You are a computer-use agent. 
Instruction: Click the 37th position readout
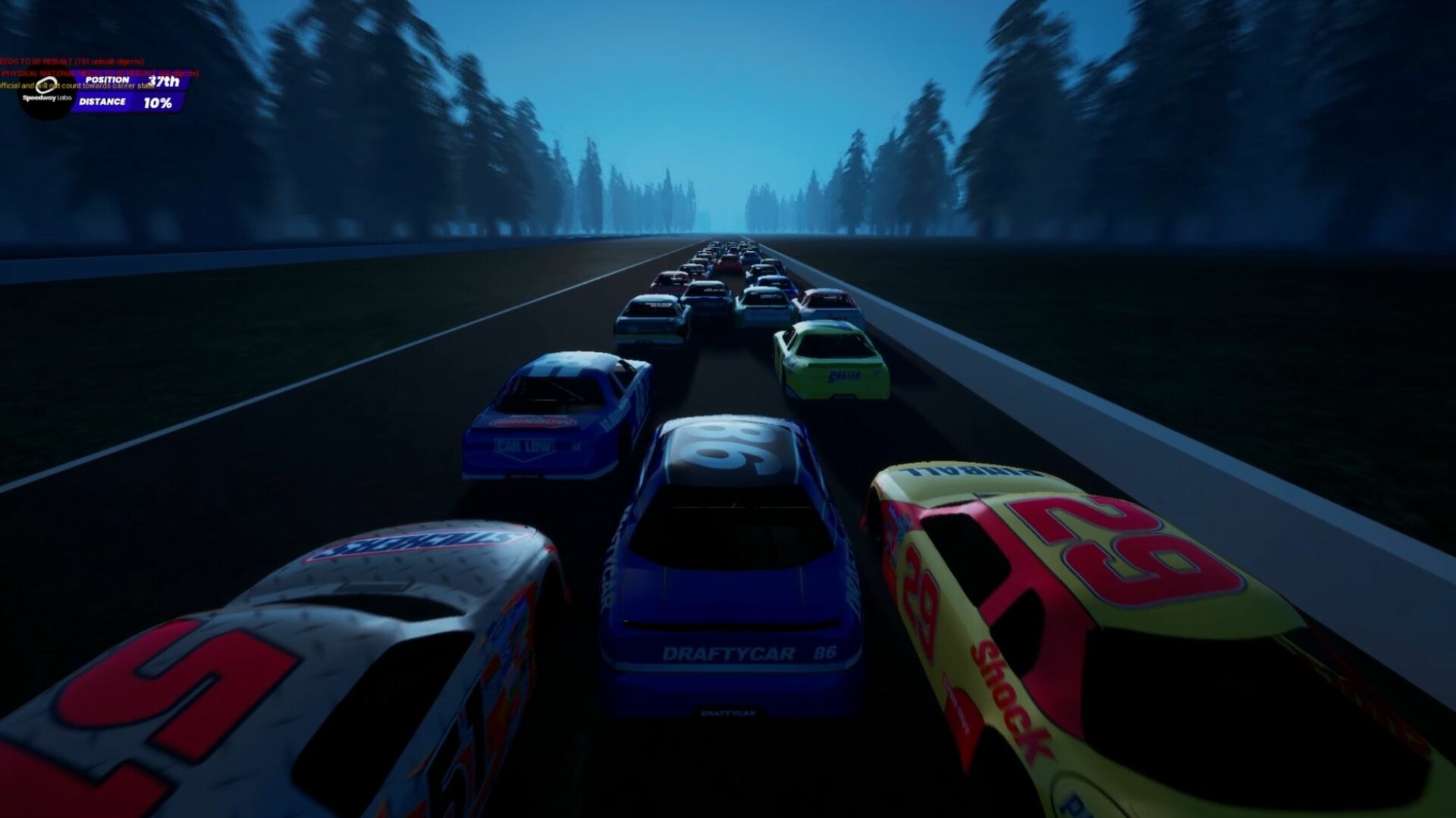click(x=164, y=82)
